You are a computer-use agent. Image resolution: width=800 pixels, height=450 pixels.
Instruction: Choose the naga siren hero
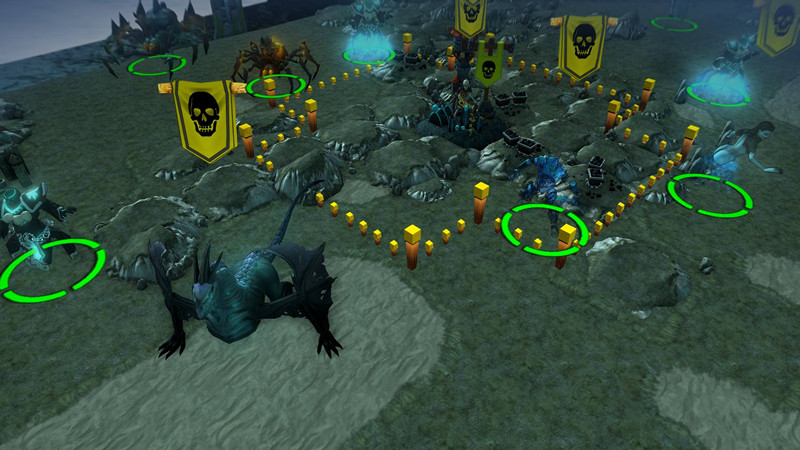[737, 150]
